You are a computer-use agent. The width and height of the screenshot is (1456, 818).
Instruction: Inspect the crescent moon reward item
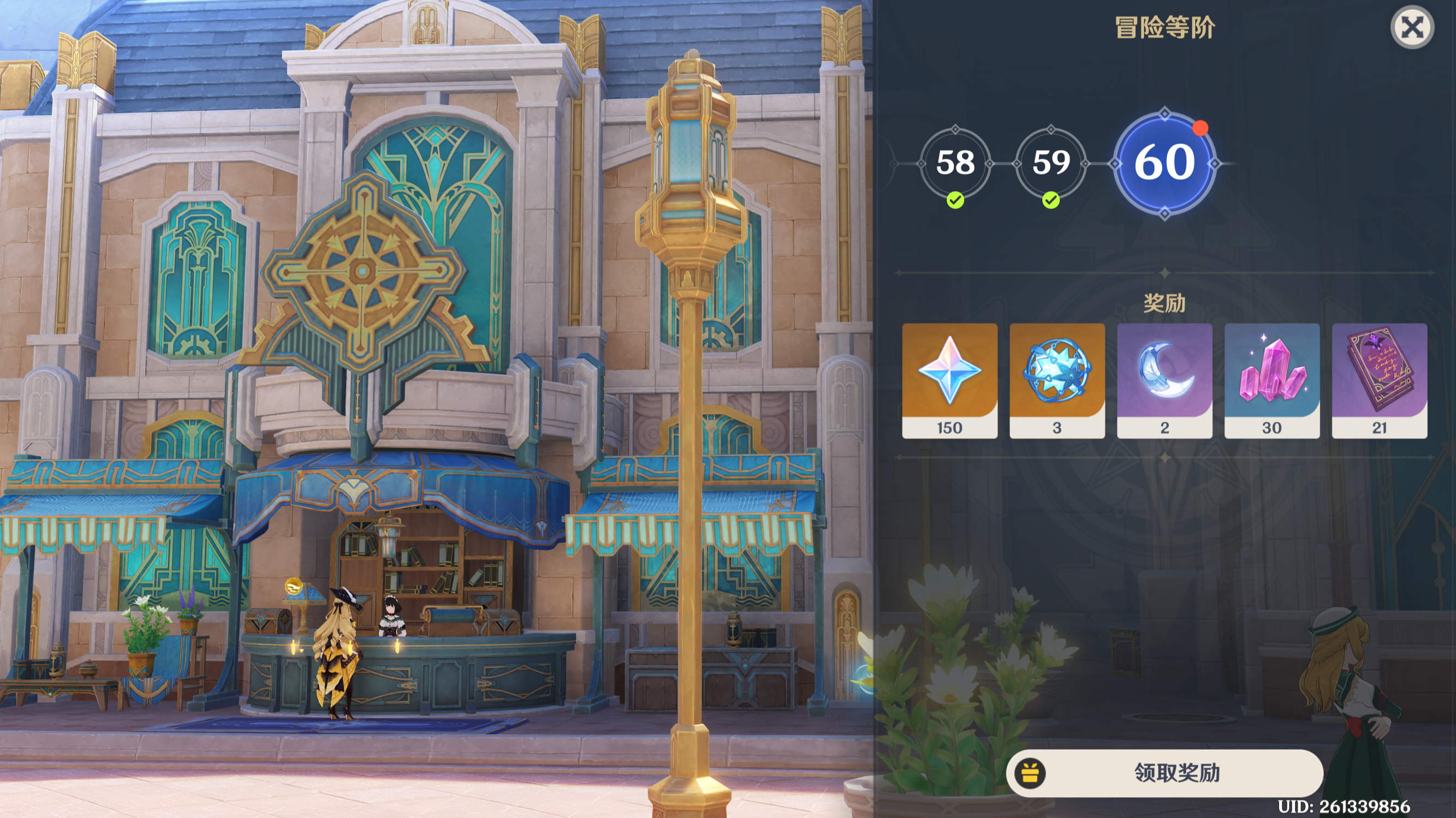(x=1164, y=380)
